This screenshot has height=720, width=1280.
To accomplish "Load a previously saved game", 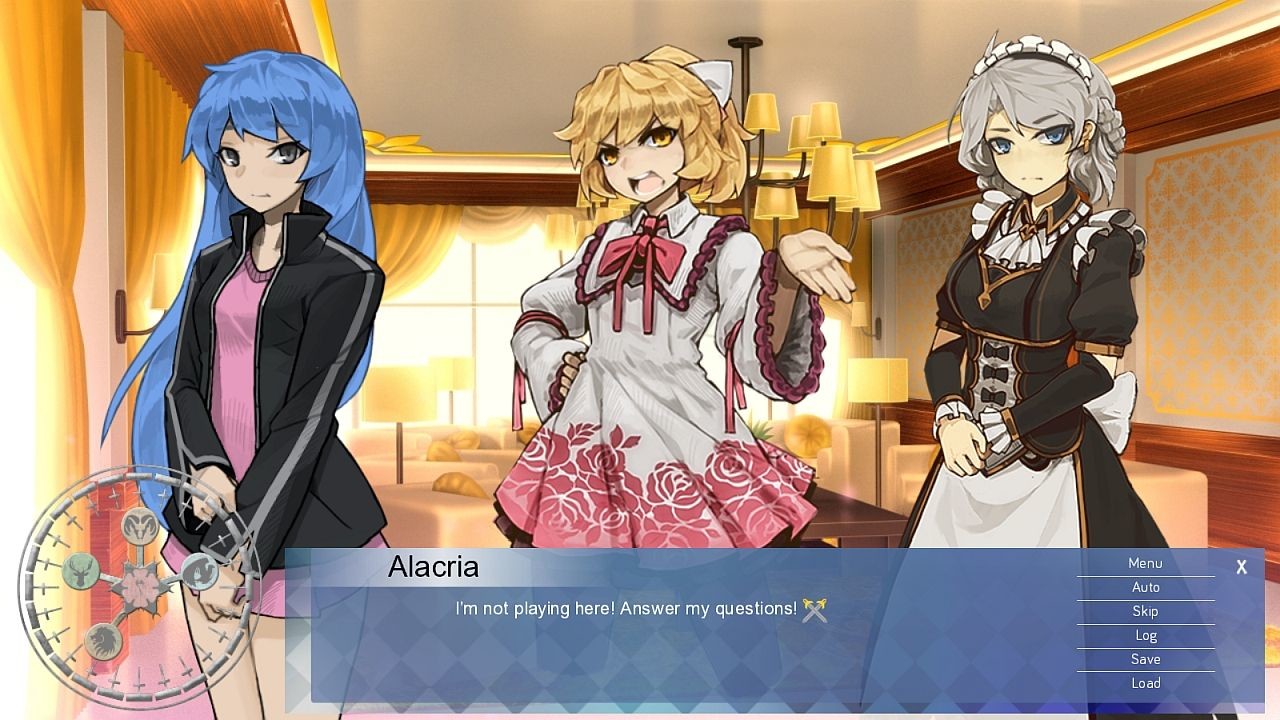I will tap(1146, 683).
